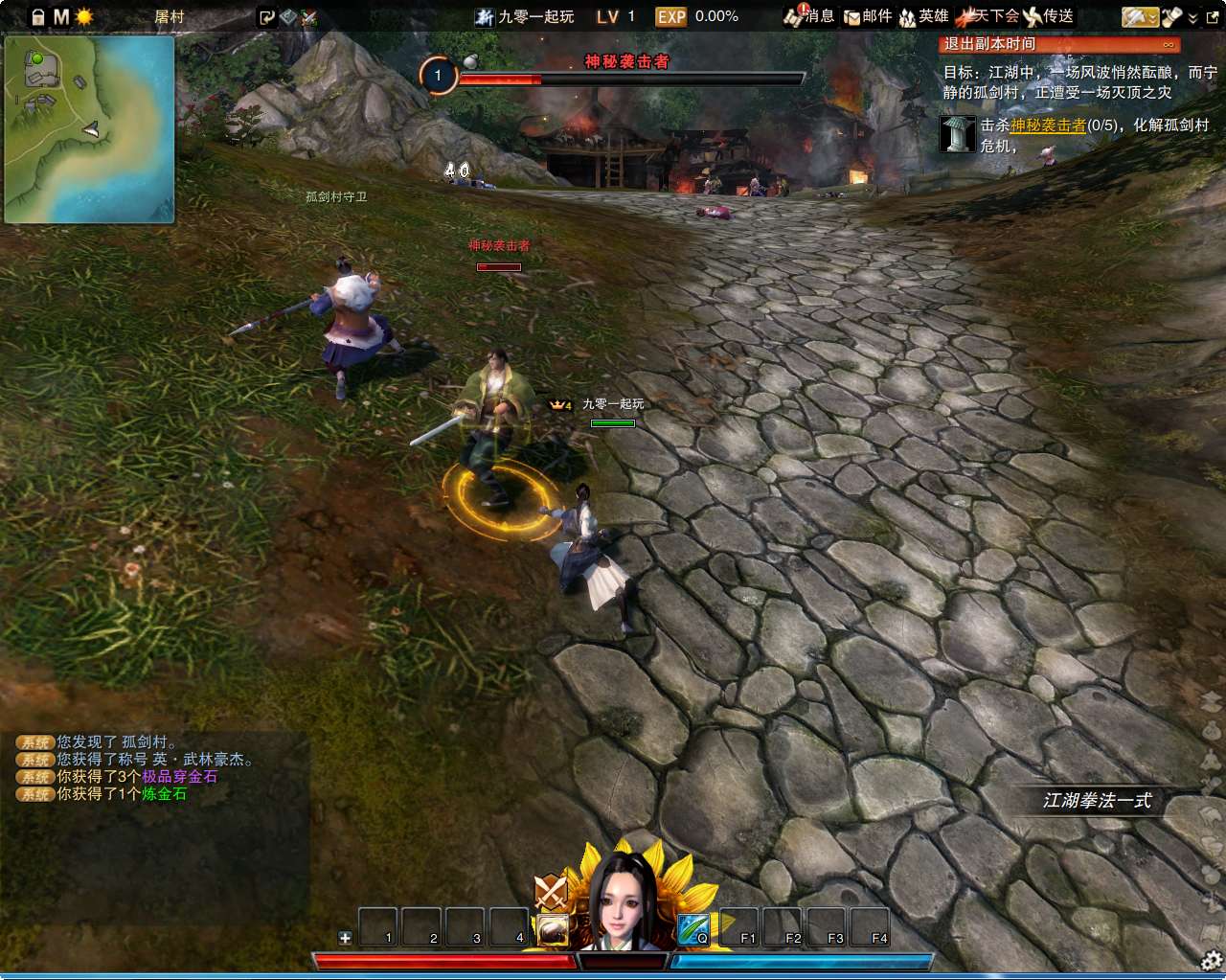Image resolution: width=1226 pixels, height=980 pixels.
Task: Click the 极品穿金石 item link in chat
Action: point(179,777)
